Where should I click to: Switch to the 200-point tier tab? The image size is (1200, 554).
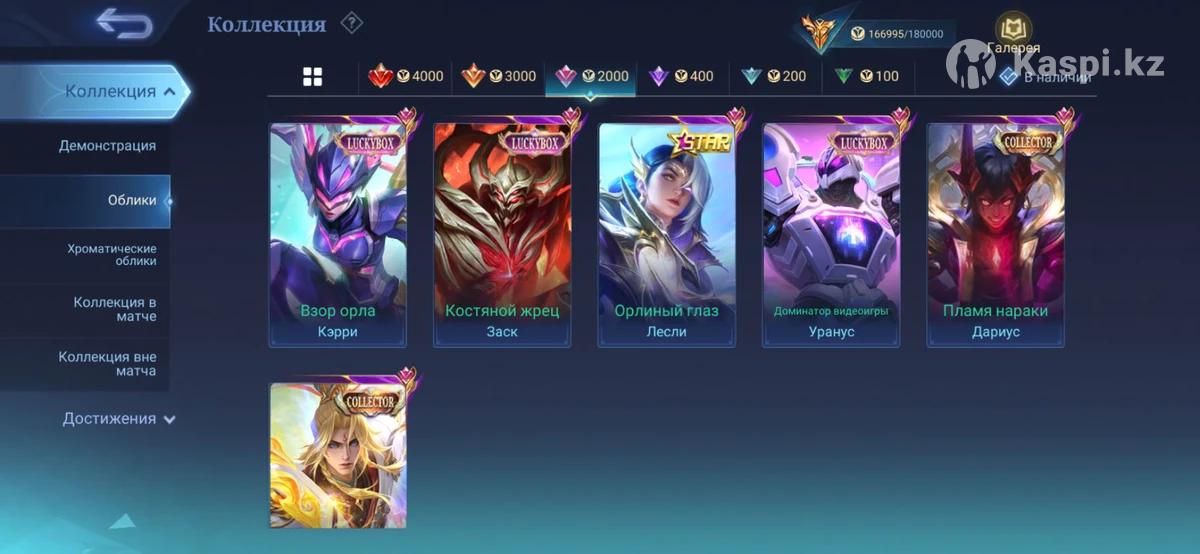(x=774, y=76)
